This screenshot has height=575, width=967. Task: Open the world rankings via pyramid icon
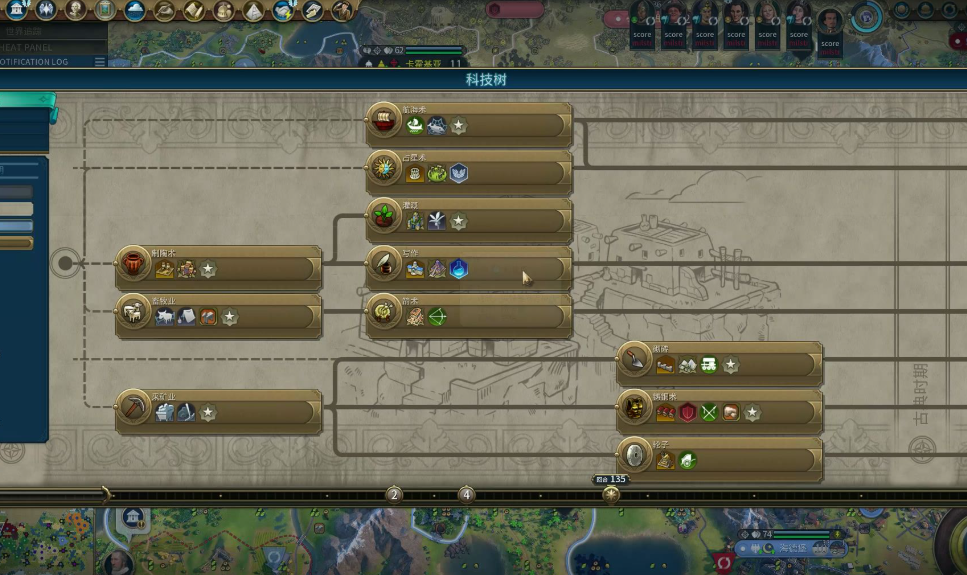(x=254, y=11)
